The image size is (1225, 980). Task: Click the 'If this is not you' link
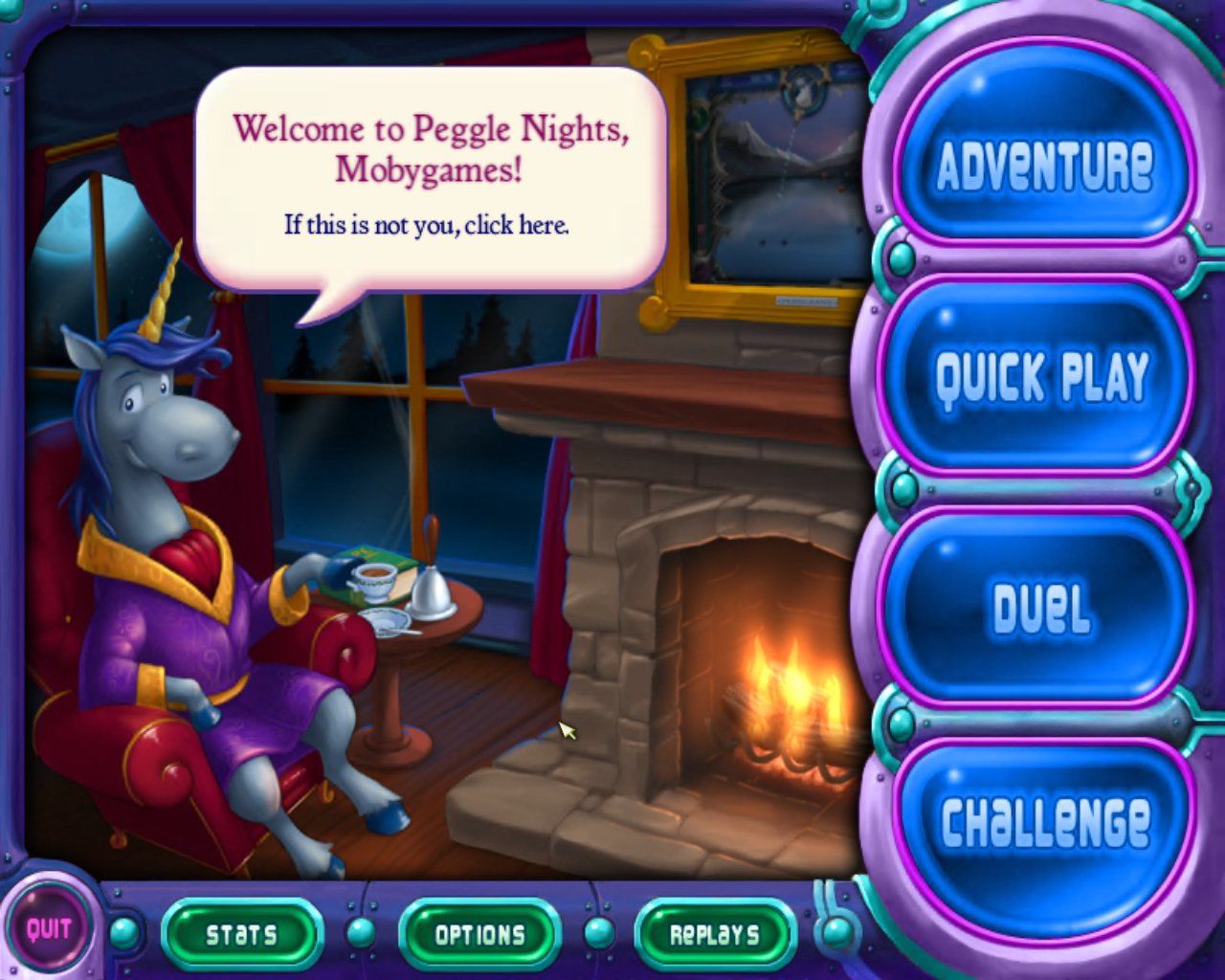[x=427, y=226]
